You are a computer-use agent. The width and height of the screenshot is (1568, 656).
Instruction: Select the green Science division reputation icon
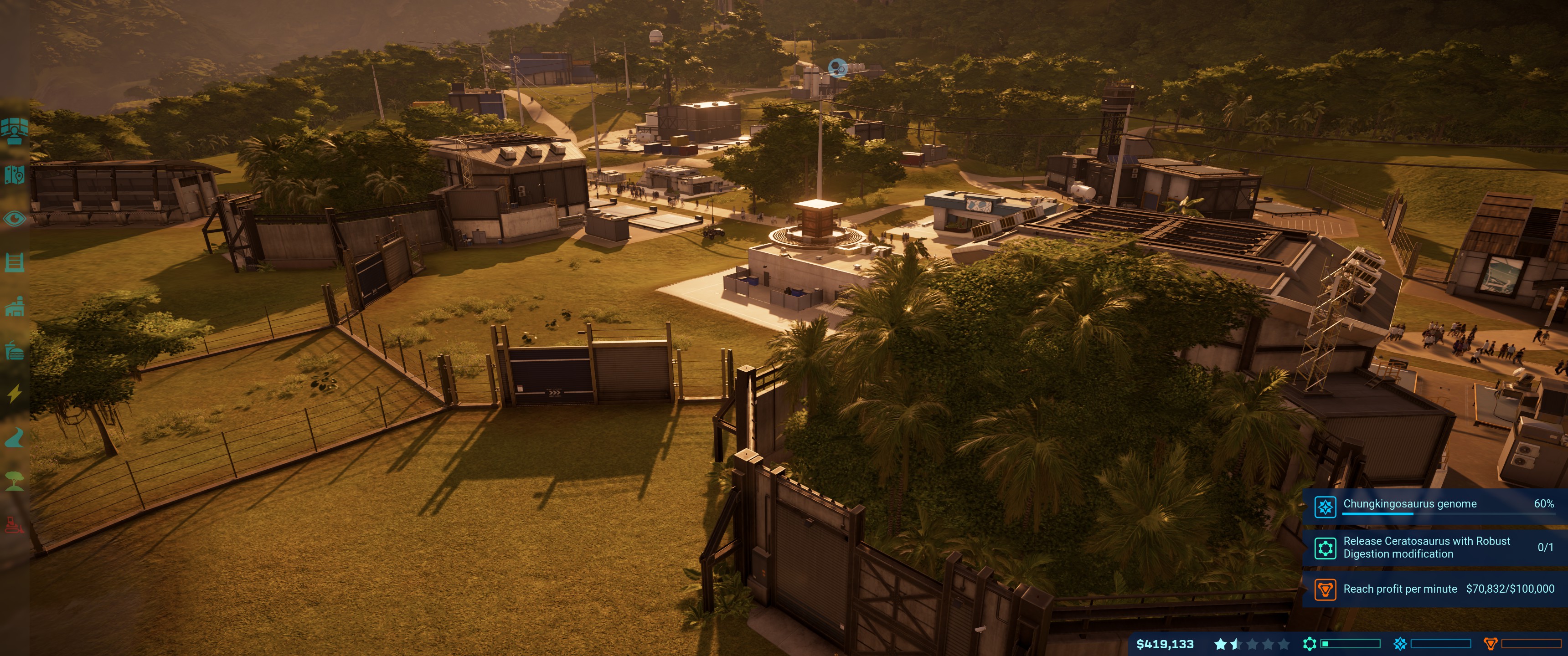tap(1309, 644)
